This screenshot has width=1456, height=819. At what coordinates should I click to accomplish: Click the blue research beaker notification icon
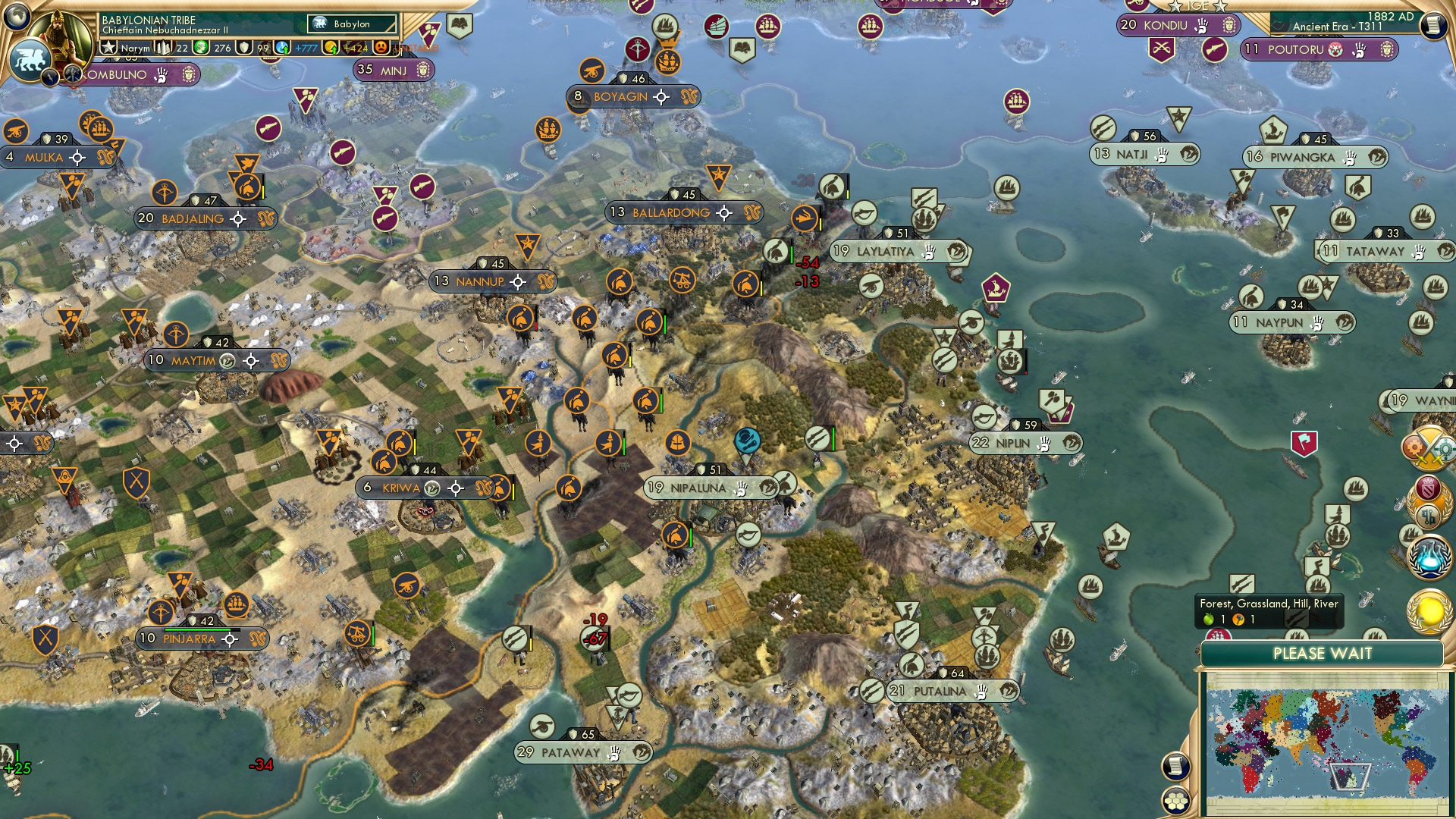[1429, 559]
